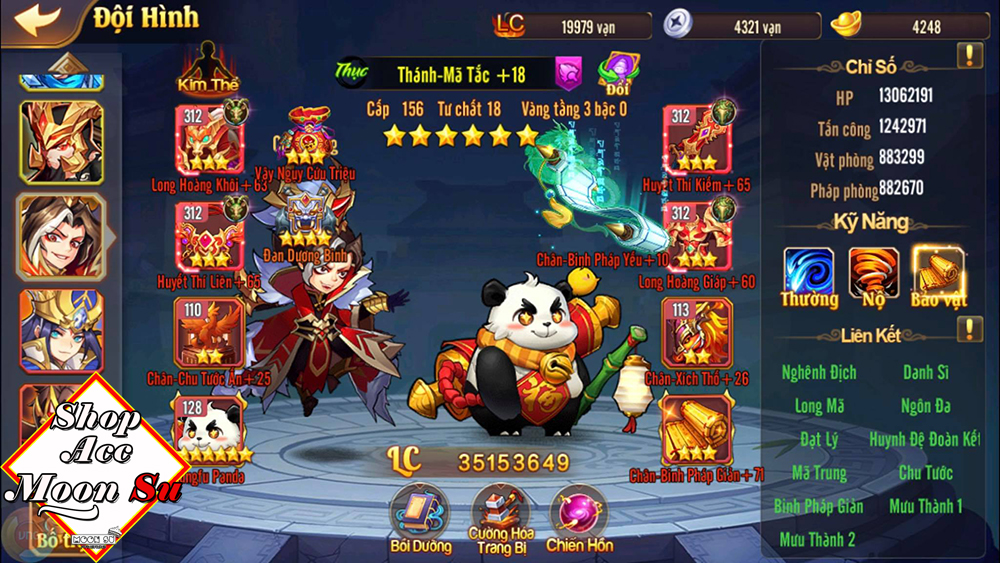The width and height of the screenshot is (1000, 563).
Task: Open Cường Hóa Trang Bị upgrade
Action: pos(500,512)
